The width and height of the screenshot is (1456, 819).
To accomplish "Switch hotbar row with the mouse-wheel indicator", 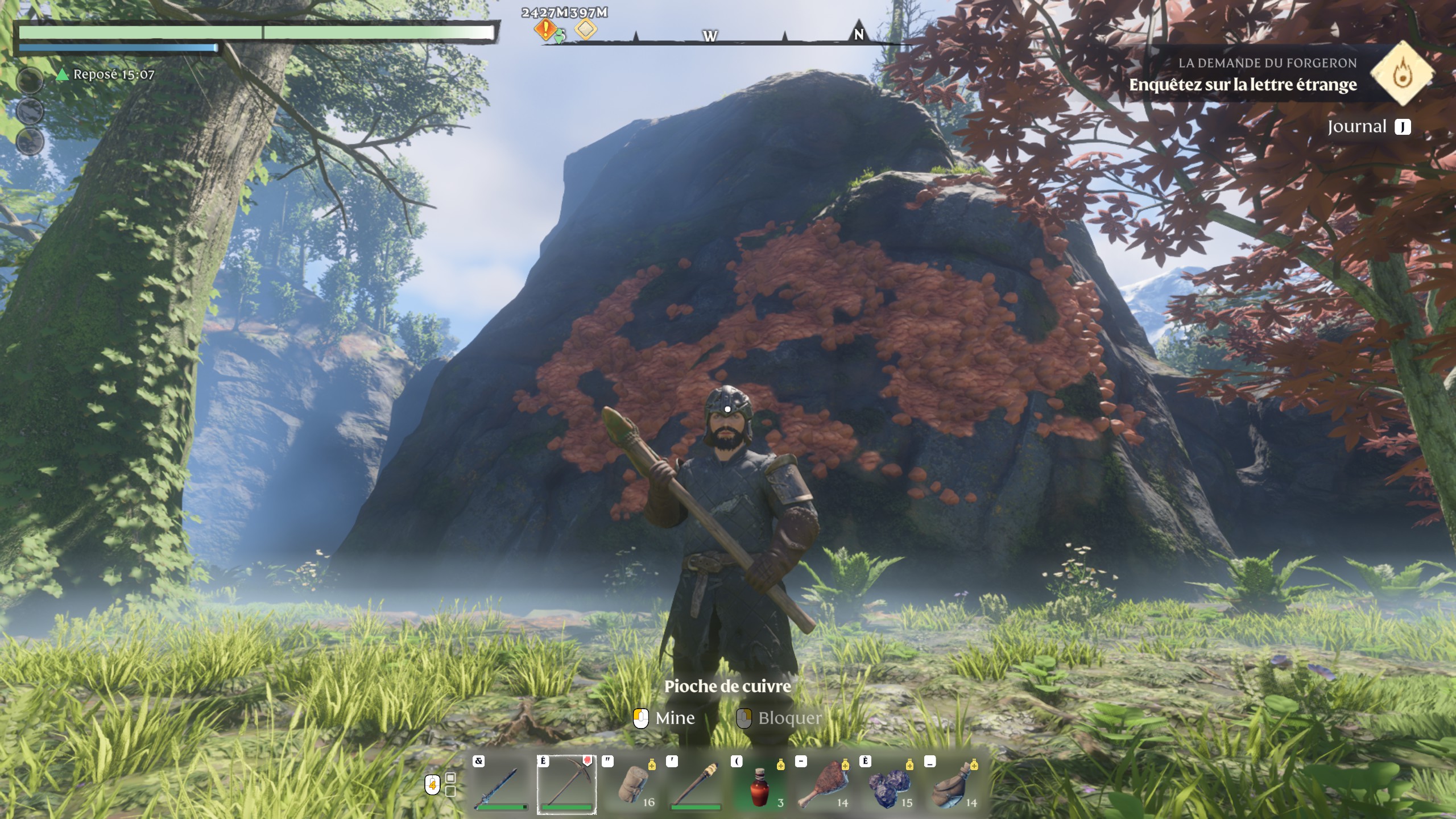I will click(x=433, y=785).
